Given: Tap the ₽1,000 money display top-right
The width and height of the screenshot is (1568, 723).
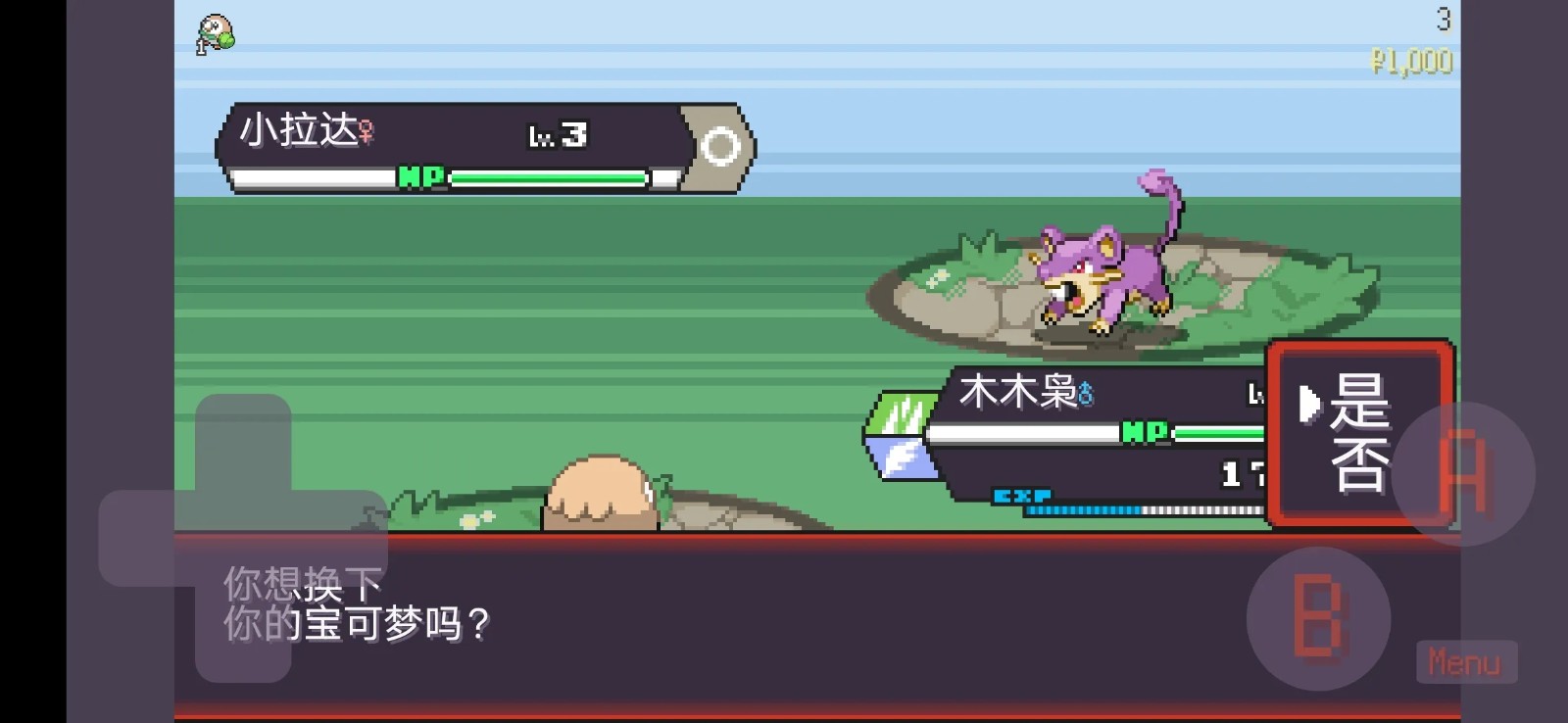Looking at the screenshot, I should [1413, 61].
